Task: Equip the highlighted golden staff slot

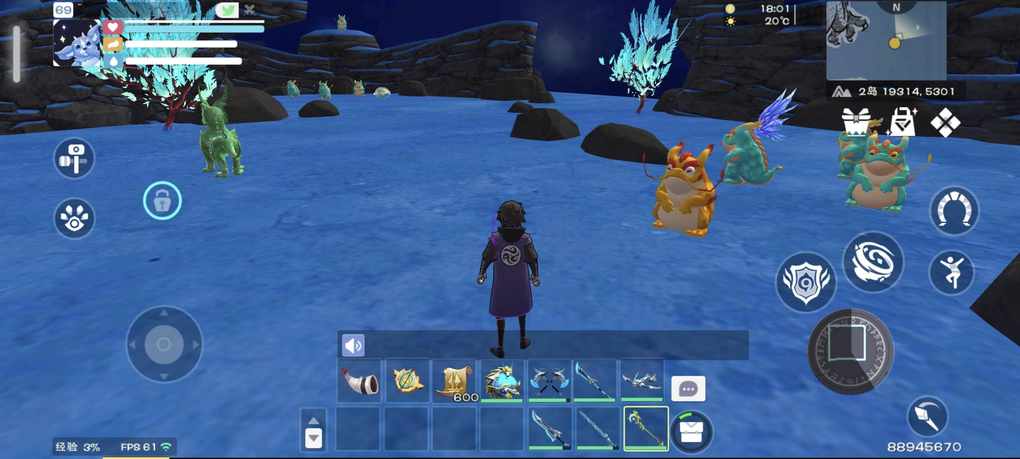Action: 645,427
